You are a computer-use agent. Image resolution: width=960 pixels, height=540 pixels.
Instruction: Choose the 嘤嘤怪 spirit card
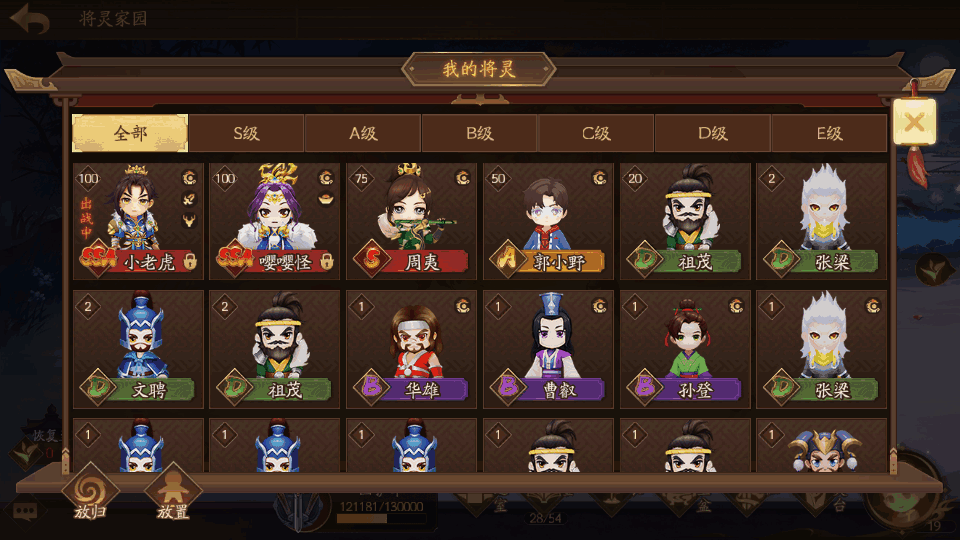tap(274, 222)
